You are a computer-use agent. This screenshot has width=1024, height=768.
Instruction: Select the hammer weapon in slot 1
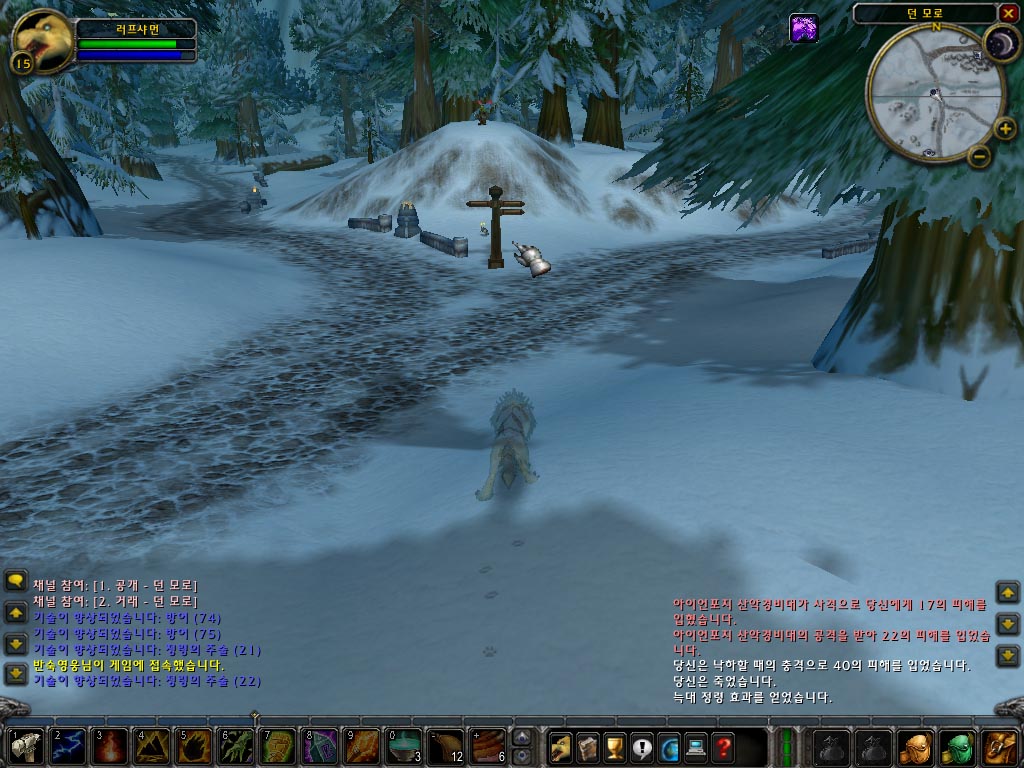(x=24, y=747)
